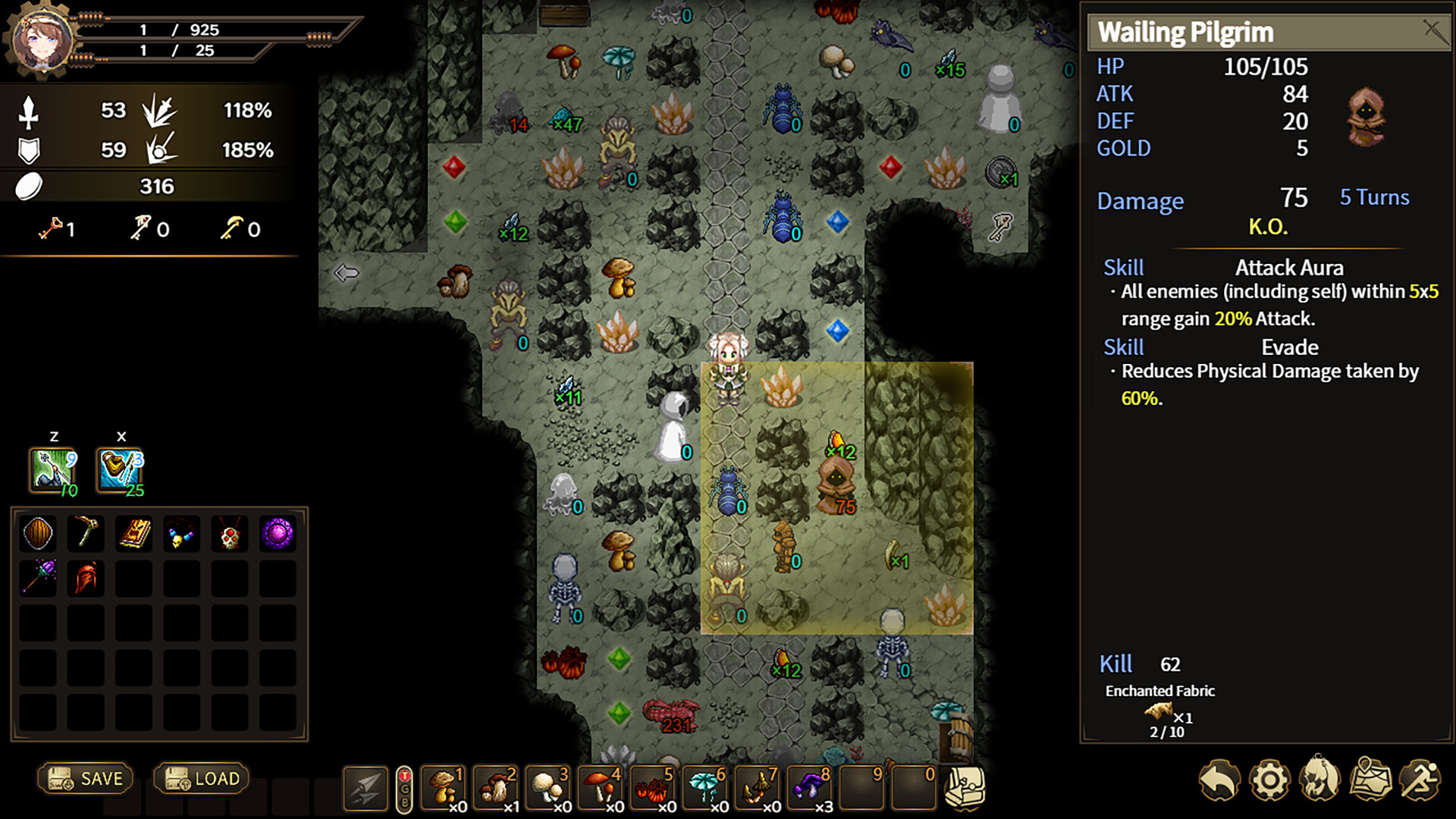Screen dimensions: 1456x819
Task: Click the undo arrow button
Action: [x=1219, y=780]
